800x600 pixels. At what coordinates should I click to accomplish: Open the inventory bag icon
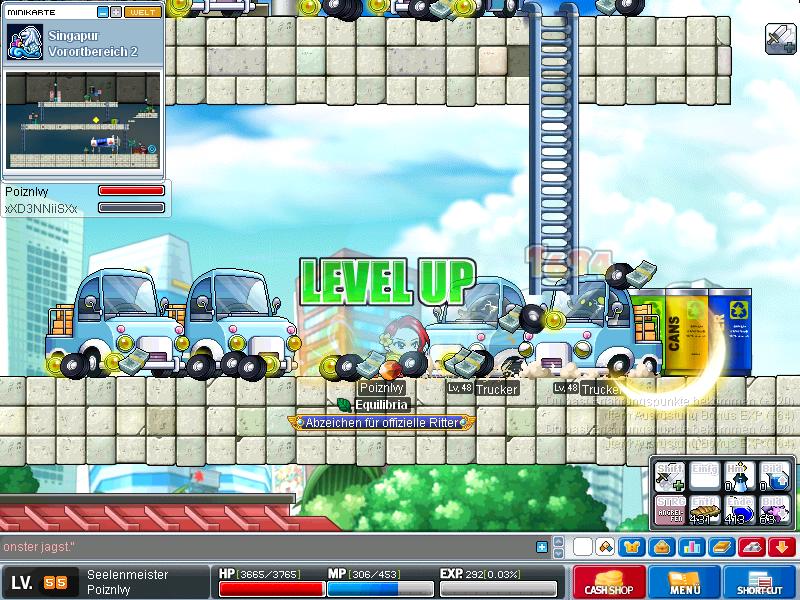pyautogui.click(x=661, y=547)
